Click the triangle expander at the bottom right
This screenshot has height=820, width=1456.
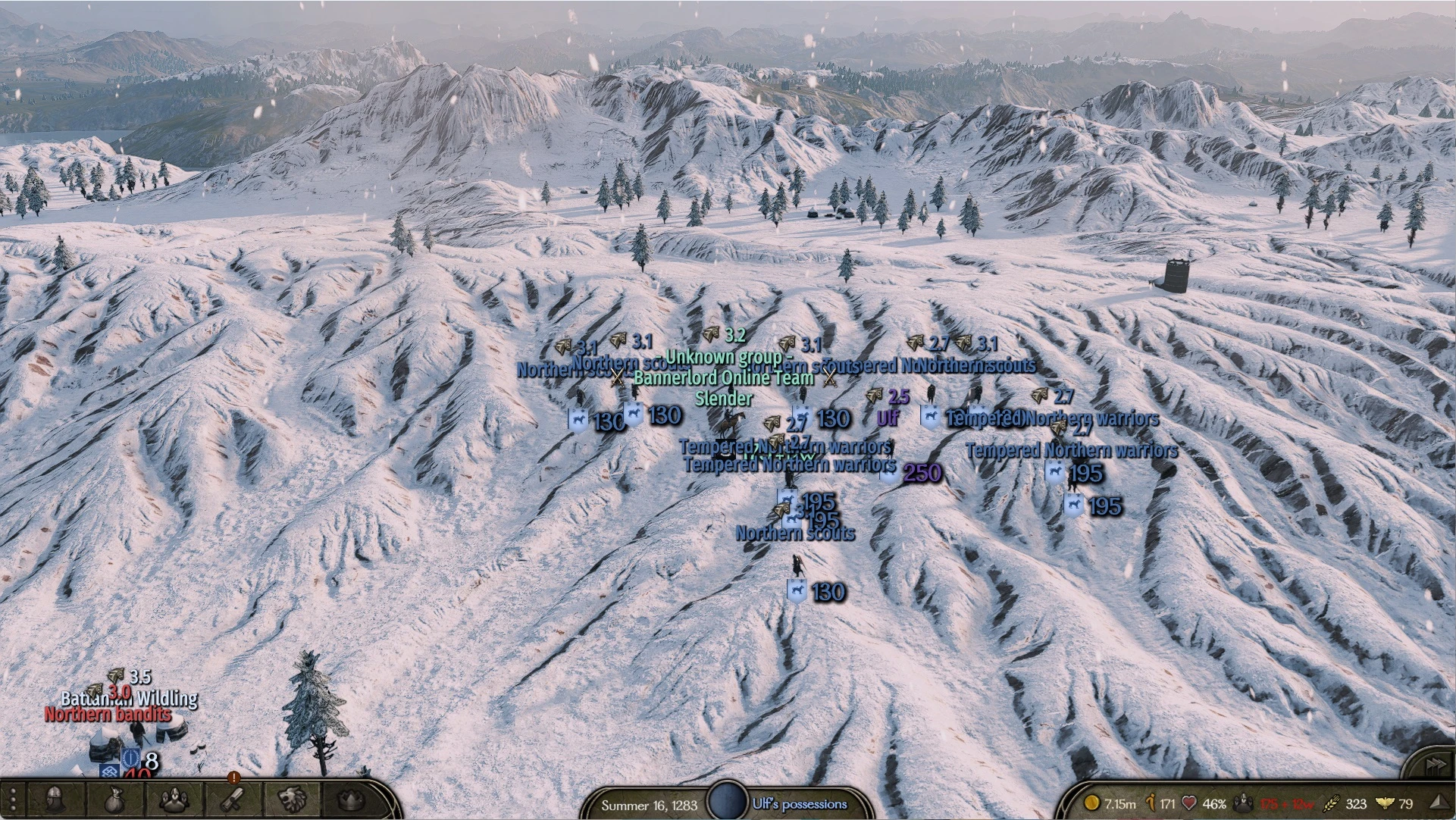(x=1439, y=801)
